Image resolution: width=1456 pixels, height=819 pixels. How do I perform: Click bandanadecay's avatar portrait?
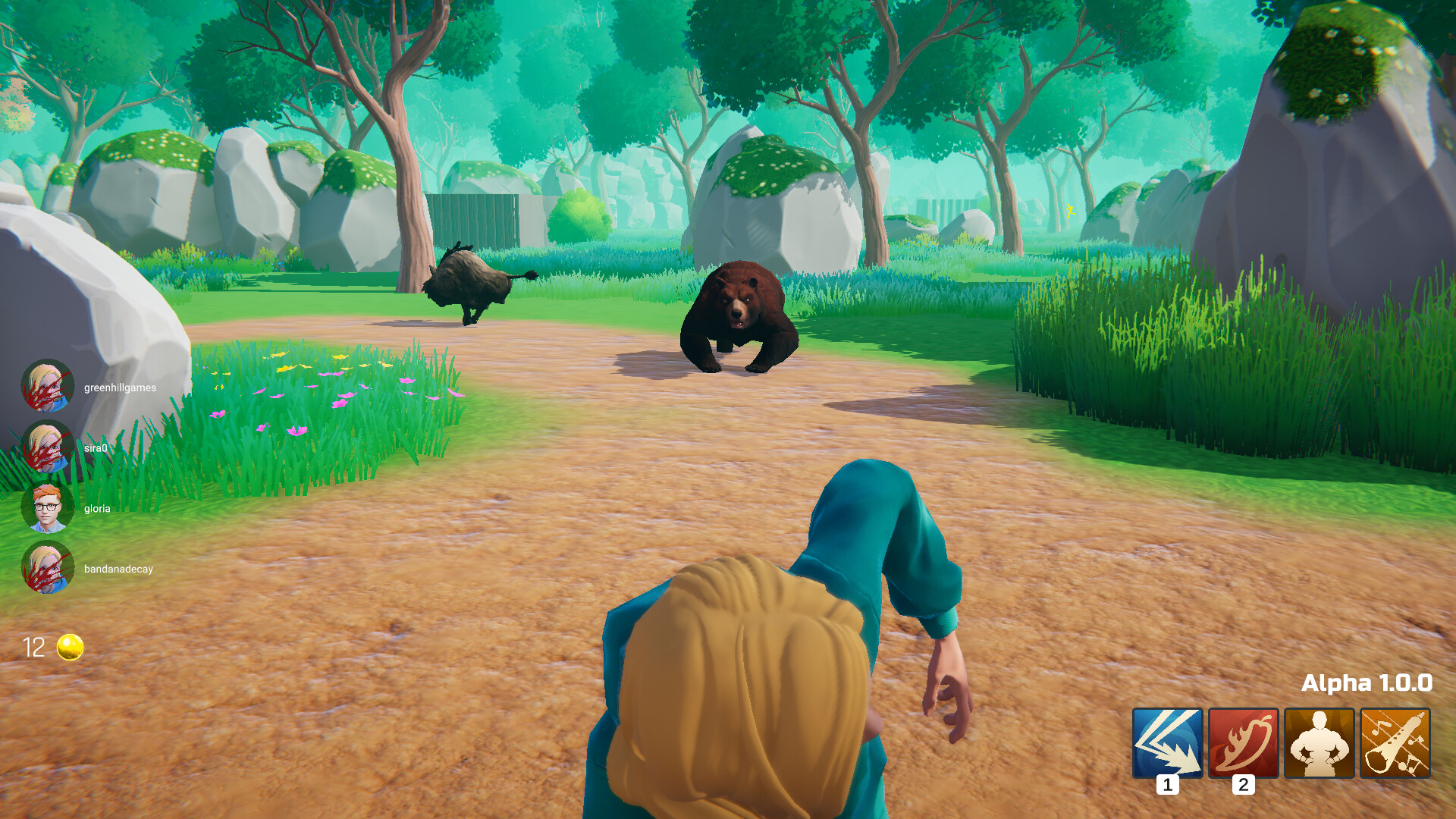click(x=49, y=569)
